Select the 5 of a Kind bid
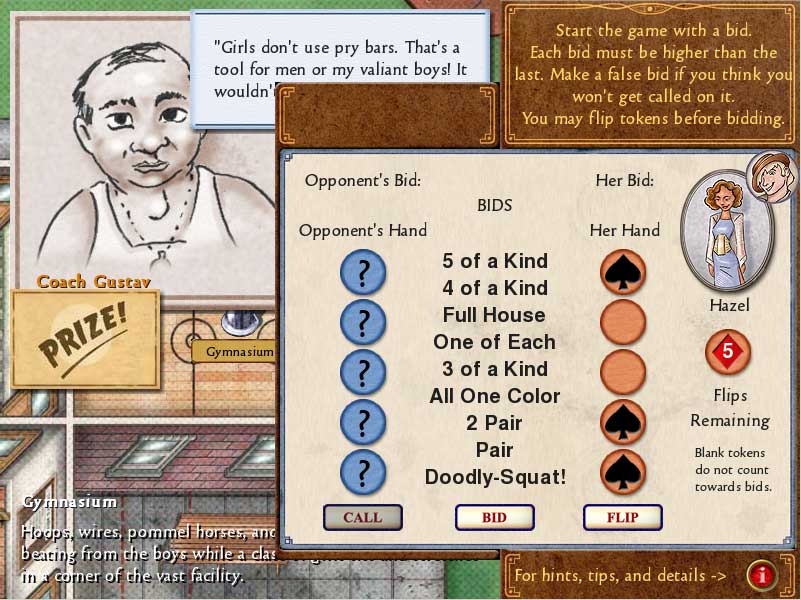 495,261
